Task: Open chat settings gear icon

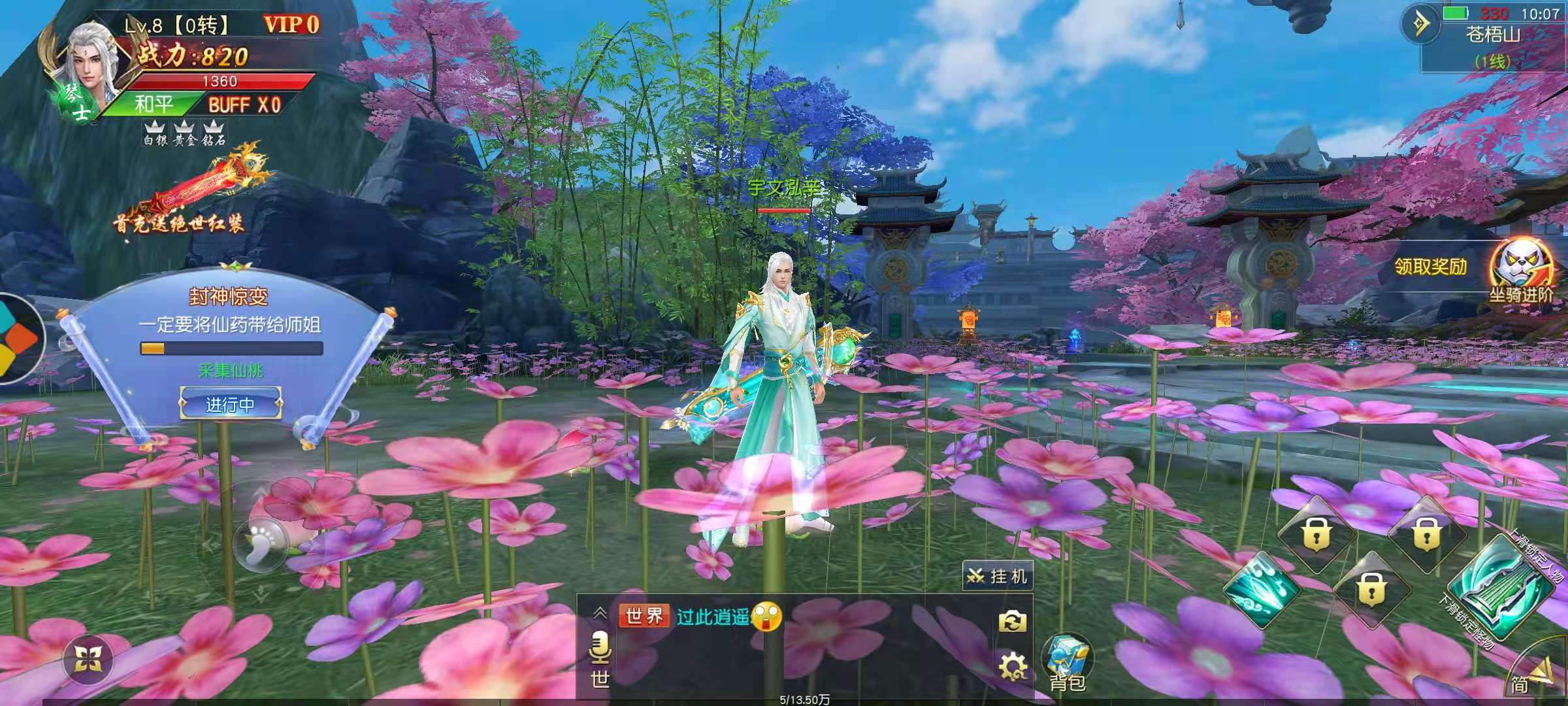Action: pyautogui.click(x=1012, y=667)
